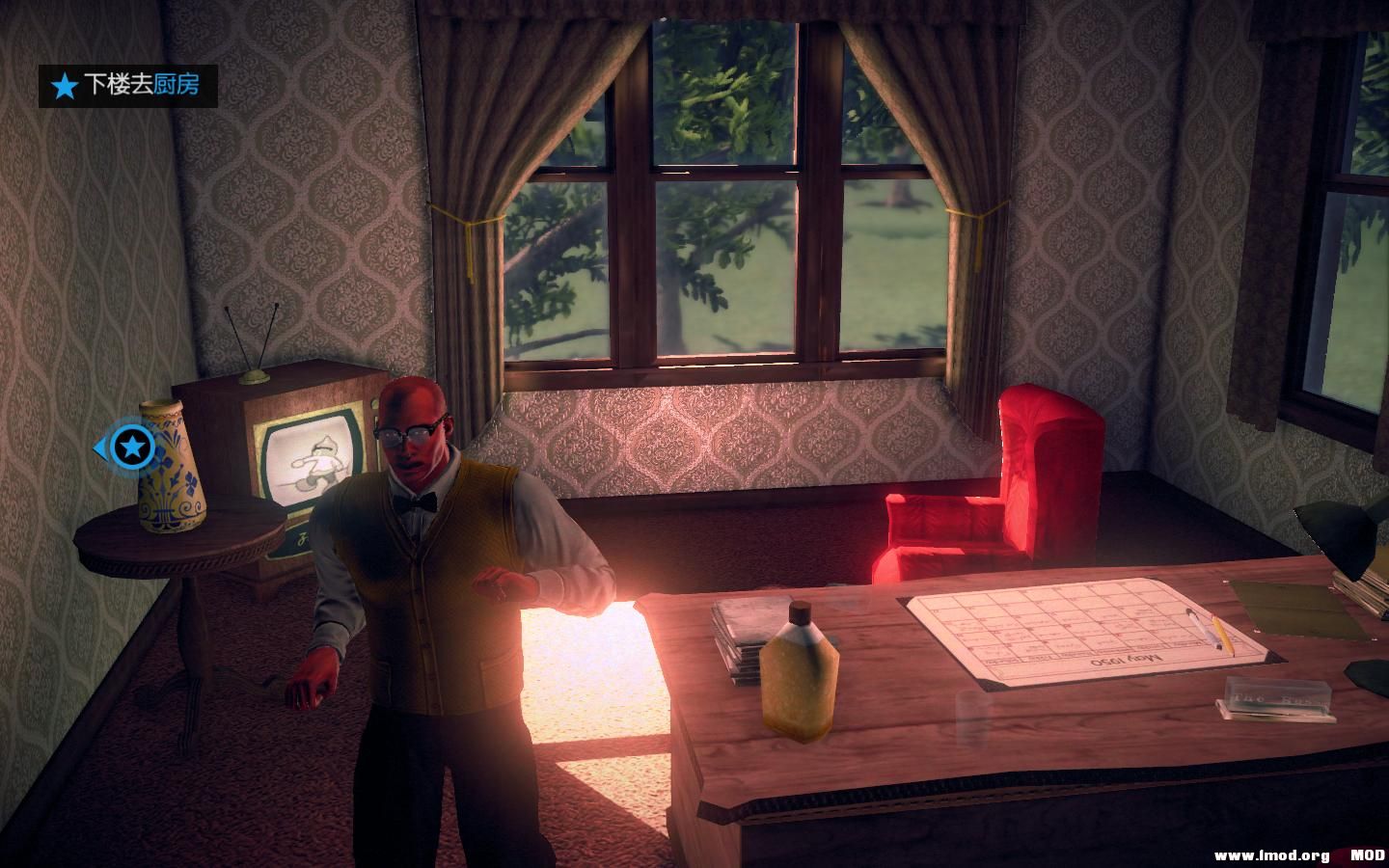
Task: Select the stack of papers near the bottle
Action: point(745,632)
